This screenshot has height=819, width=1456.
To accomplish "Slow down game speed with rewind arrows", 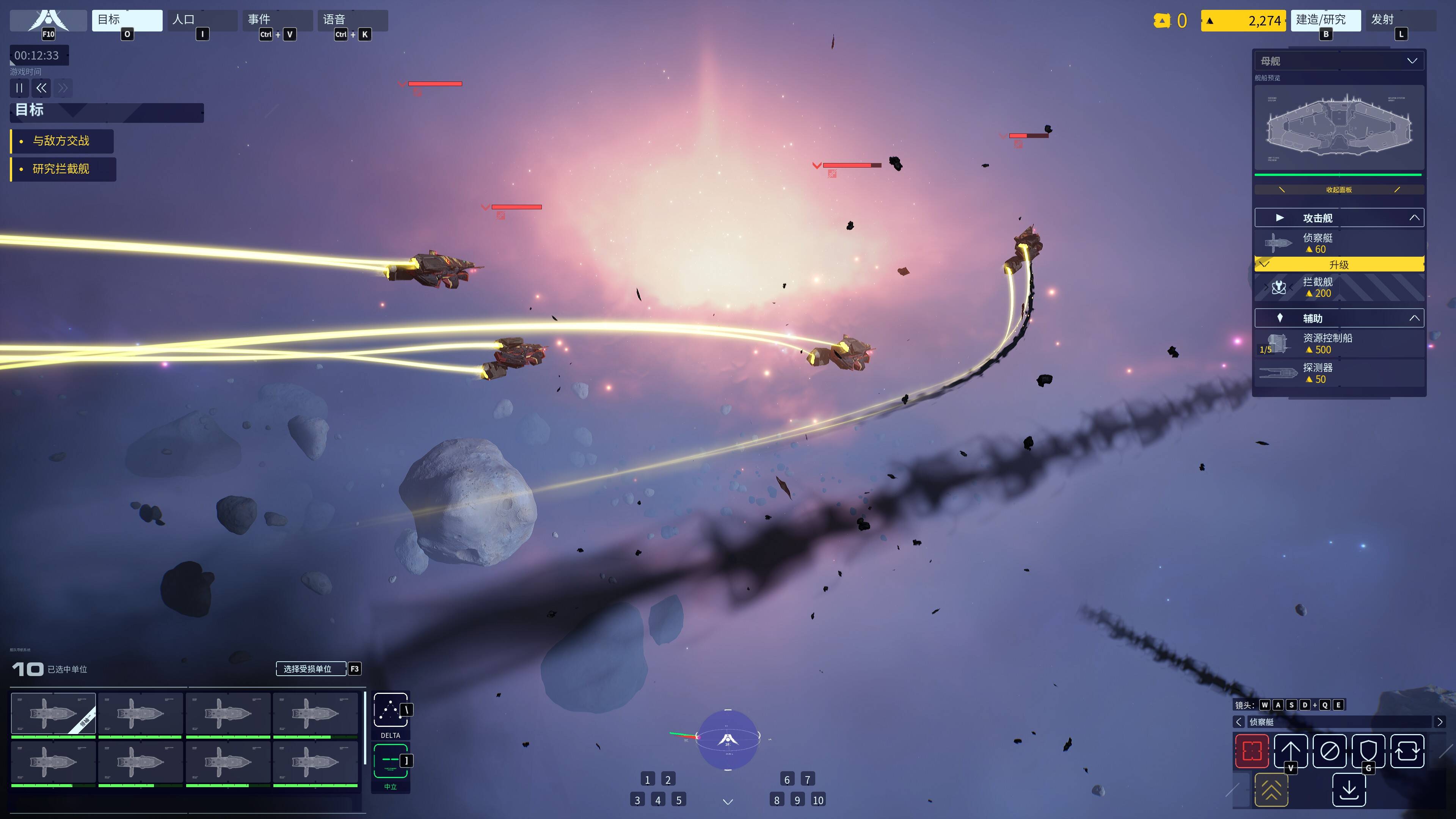I will tap(41, 88).
